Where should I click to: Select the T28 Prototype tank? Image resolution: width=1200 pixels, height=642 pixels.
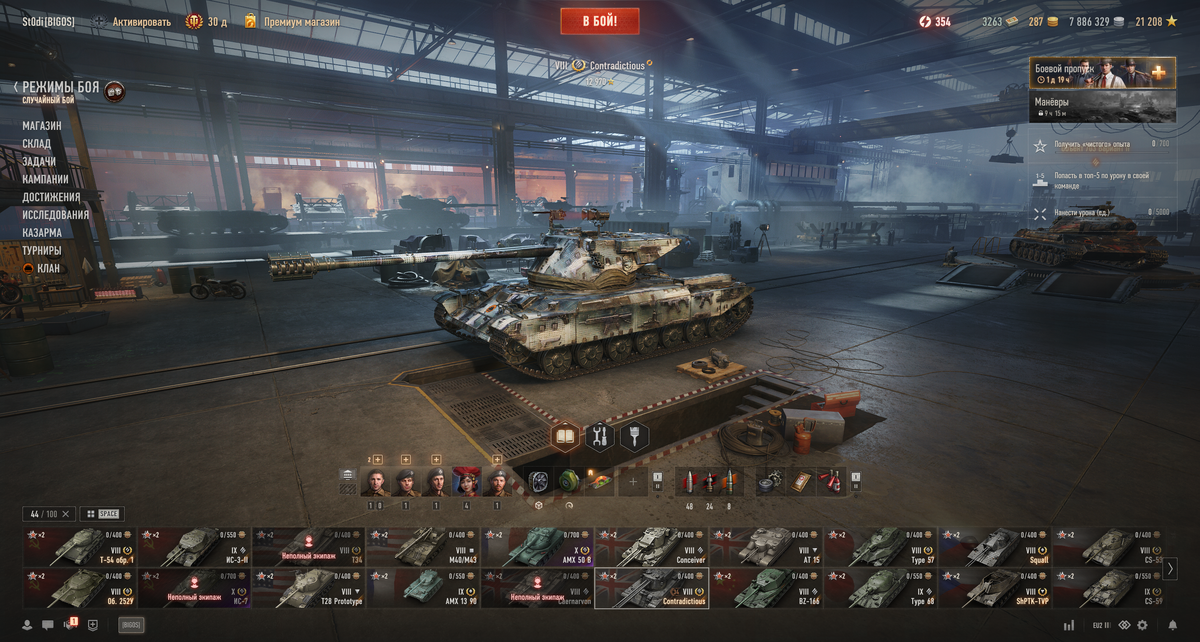point(308,588)
